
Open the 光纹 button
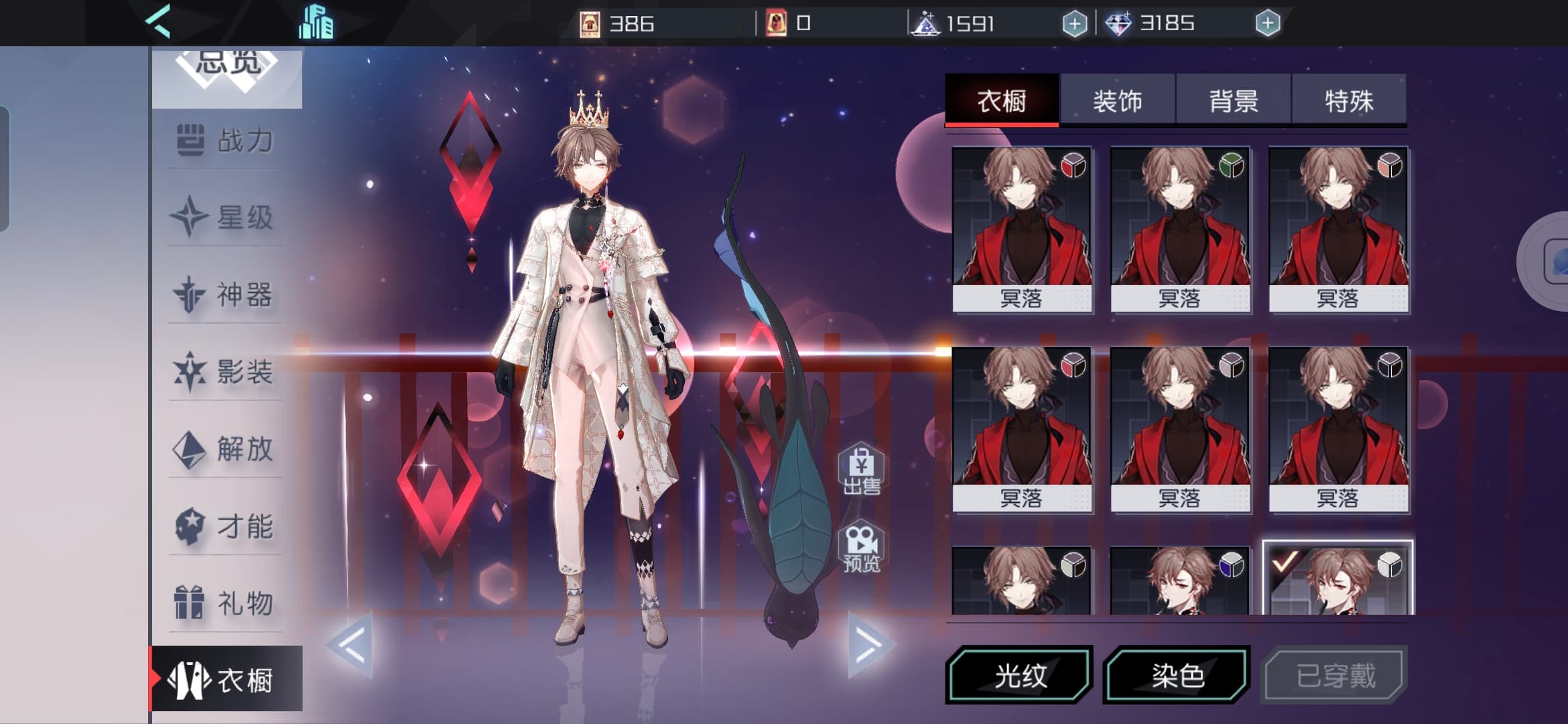pos(1019,675)
